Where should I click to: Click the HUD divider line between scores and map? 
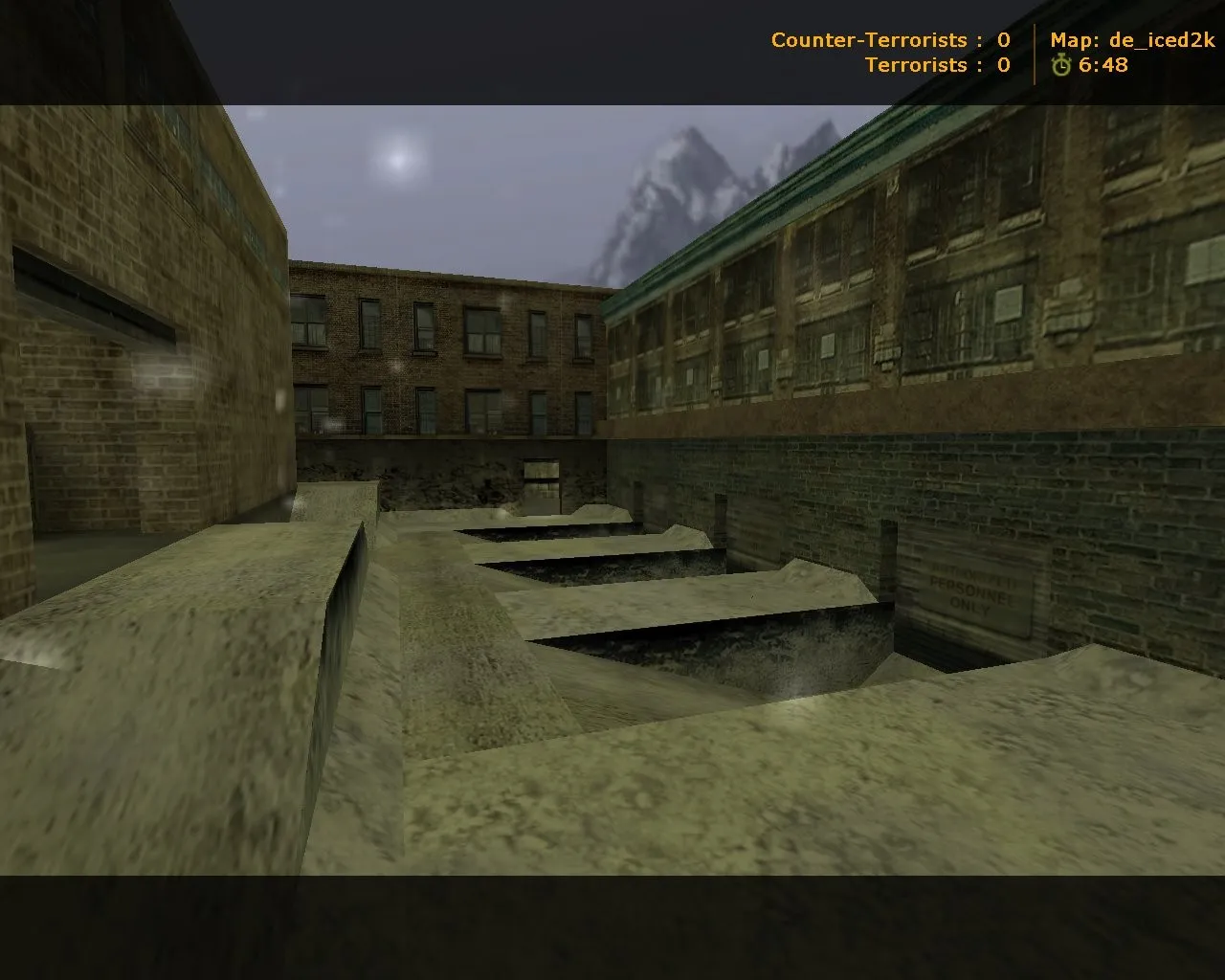click(x=1036, y=53)
